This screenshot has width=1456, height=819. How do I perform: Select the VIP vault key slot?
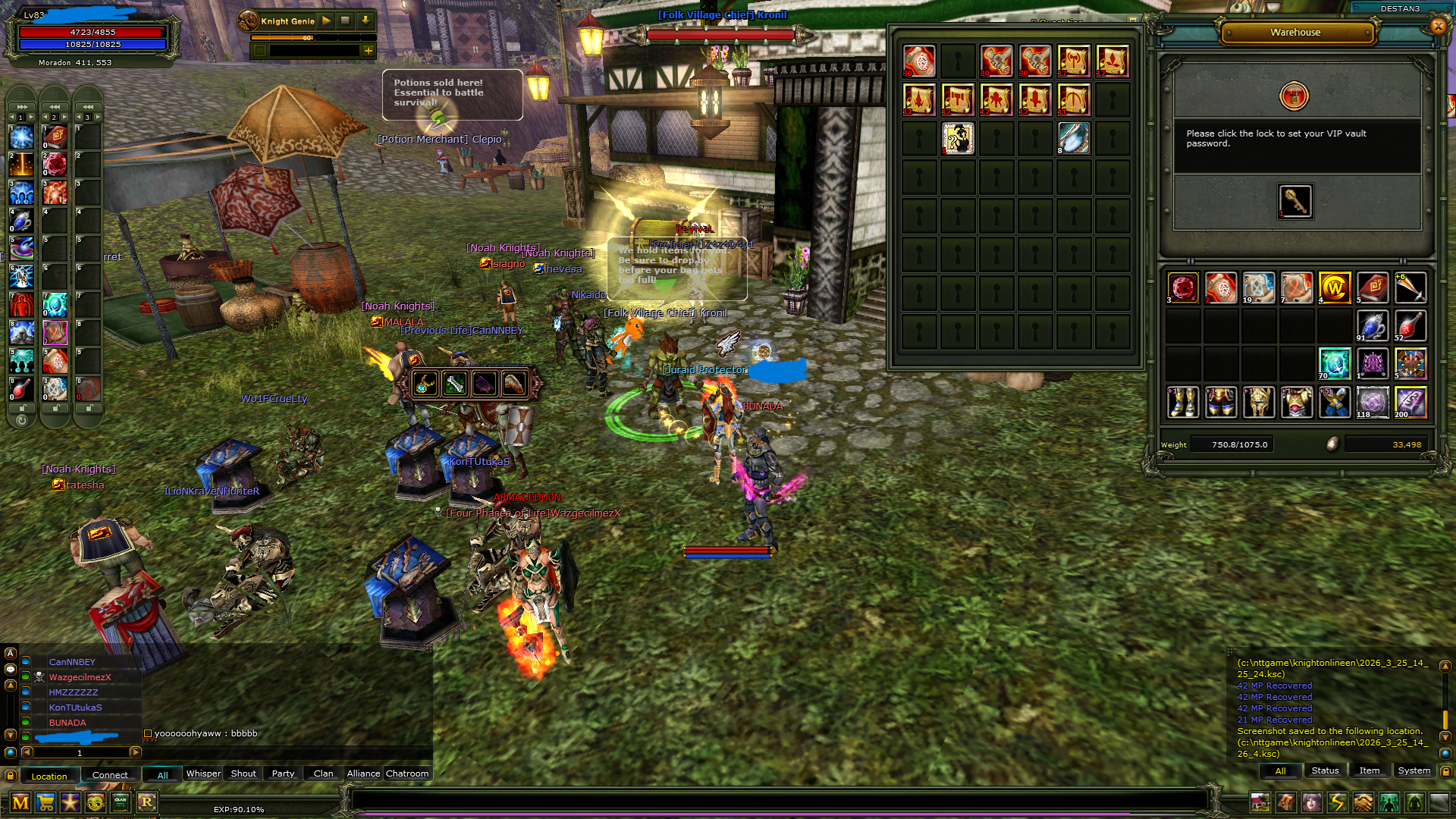[x=1295, y=202]
